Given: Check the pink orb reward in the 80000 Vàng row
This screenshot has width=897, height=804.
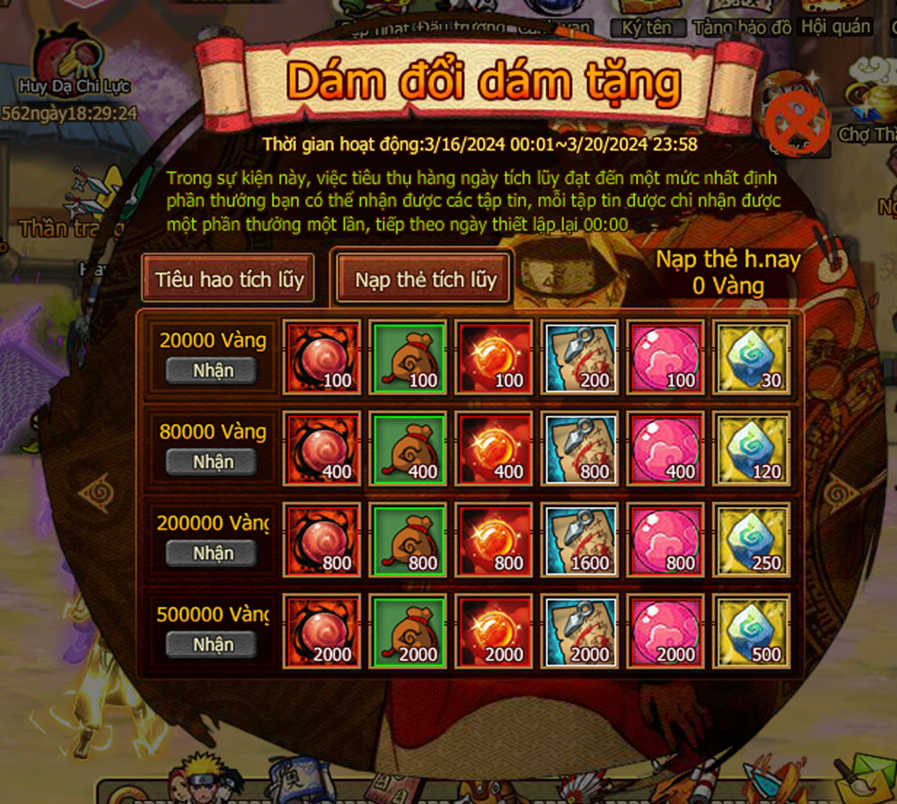Looking at the screenshot, I should click(666, 447).
